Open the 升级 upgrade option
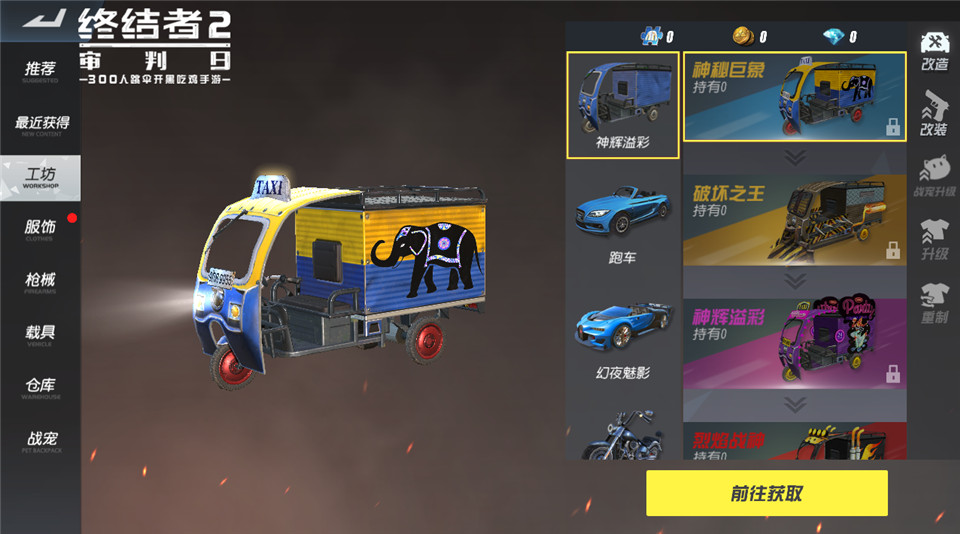Screen dimensions: 960x534 click(x=934, y=240)
